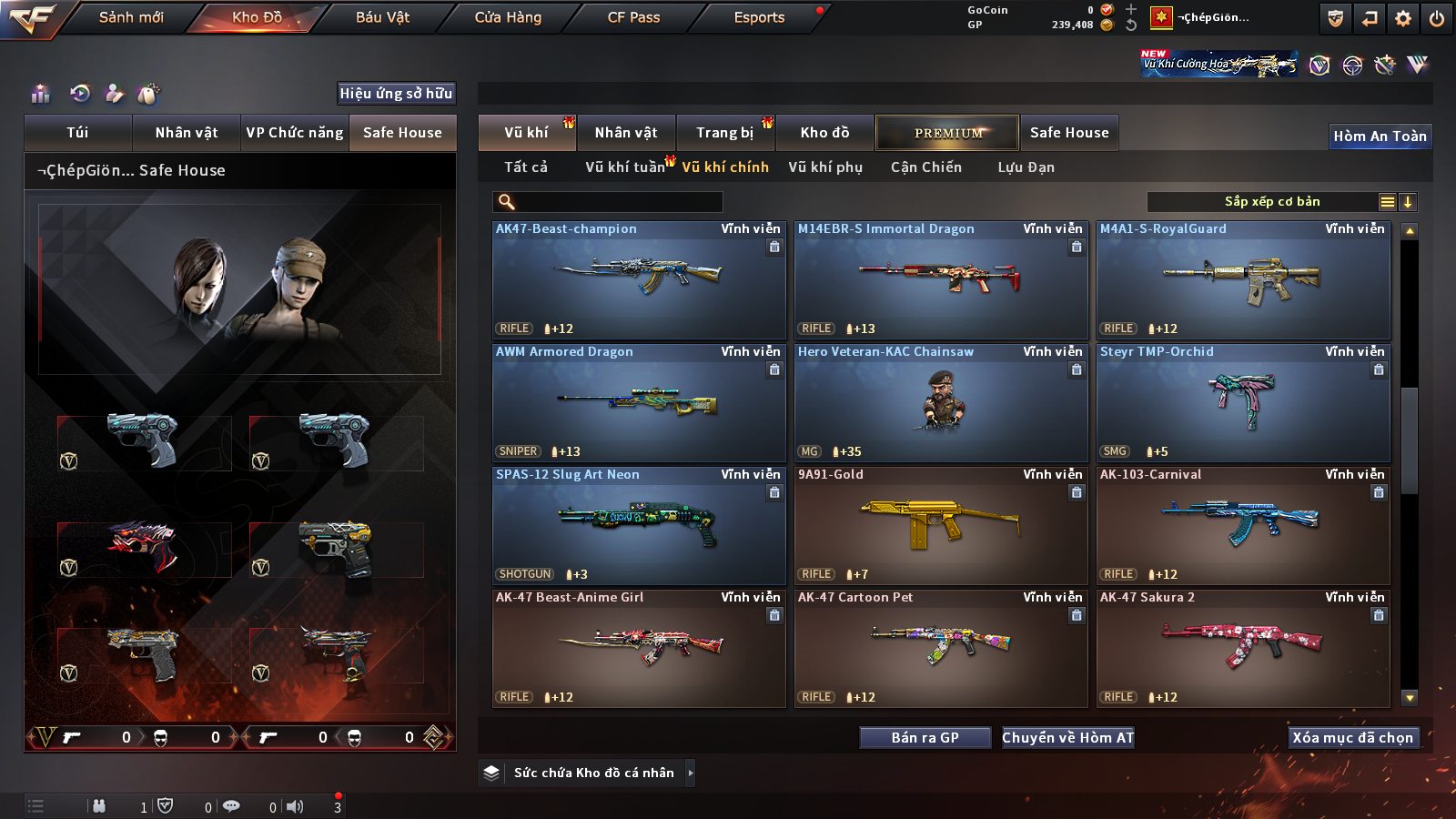Click Chuyển về Hòm AT button

[x=1067, y=738]
